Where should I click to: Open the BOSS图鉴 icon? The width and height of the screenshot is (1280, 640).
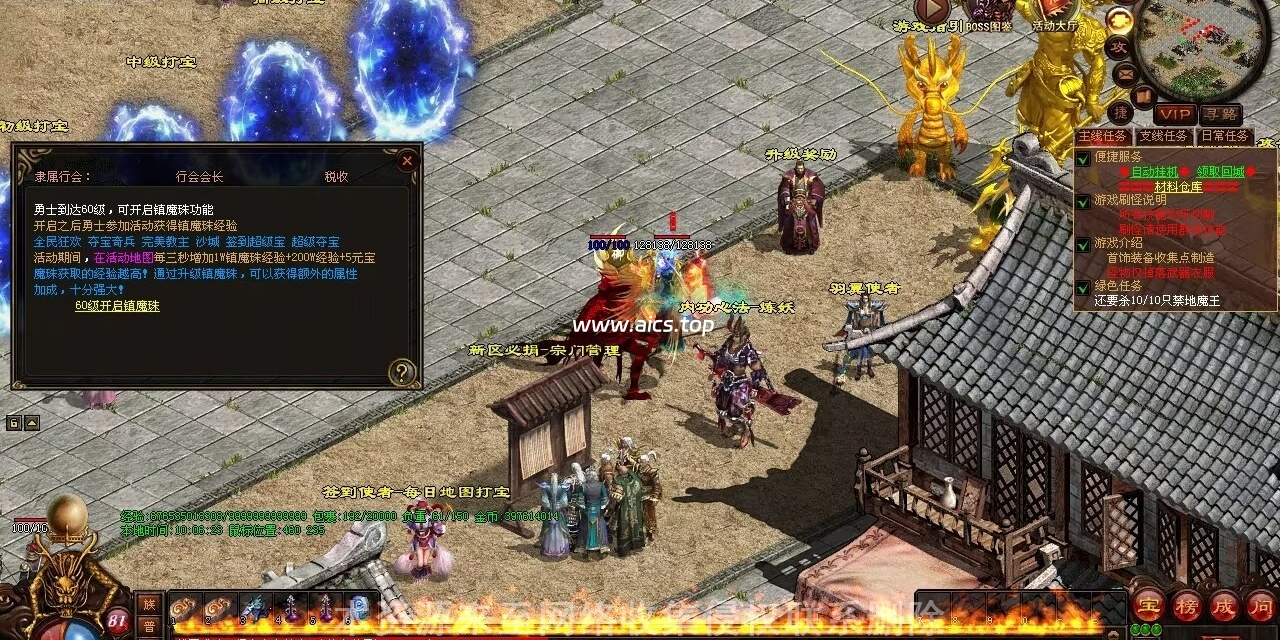tap(988, 10)
